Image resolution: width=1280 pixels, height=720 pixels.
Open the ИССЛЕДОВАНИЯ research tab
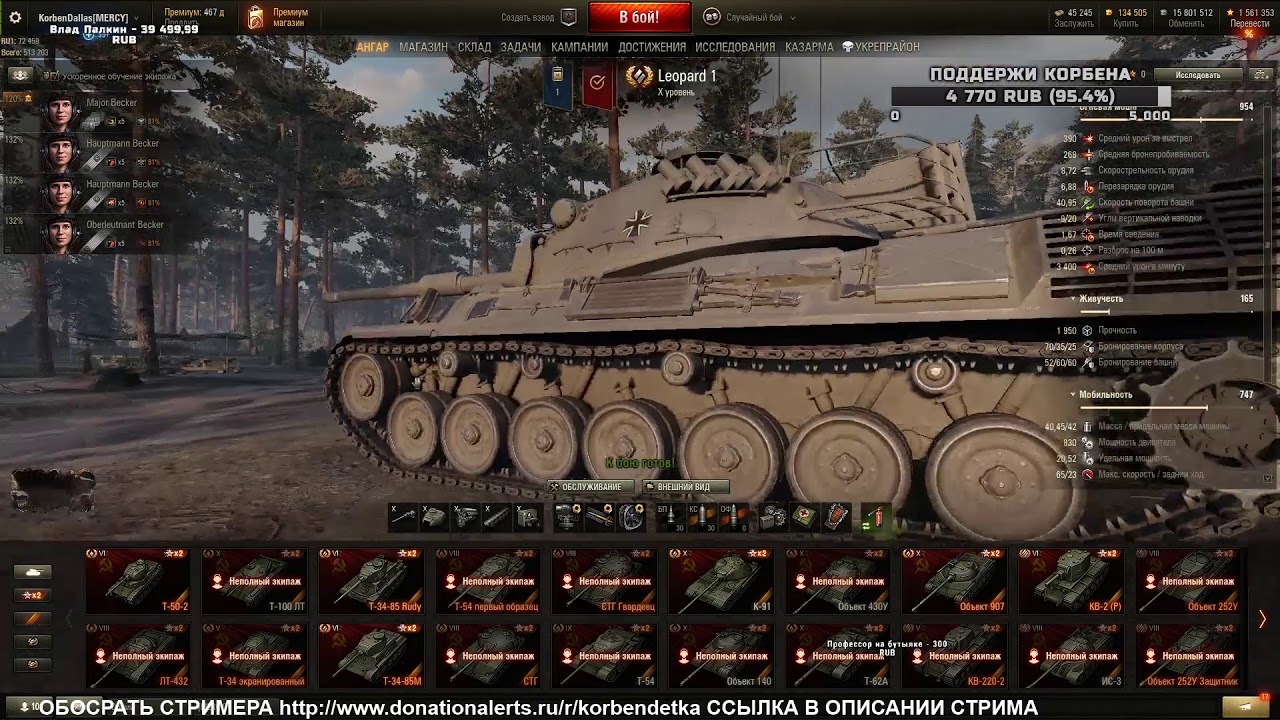tap(735, 47)
